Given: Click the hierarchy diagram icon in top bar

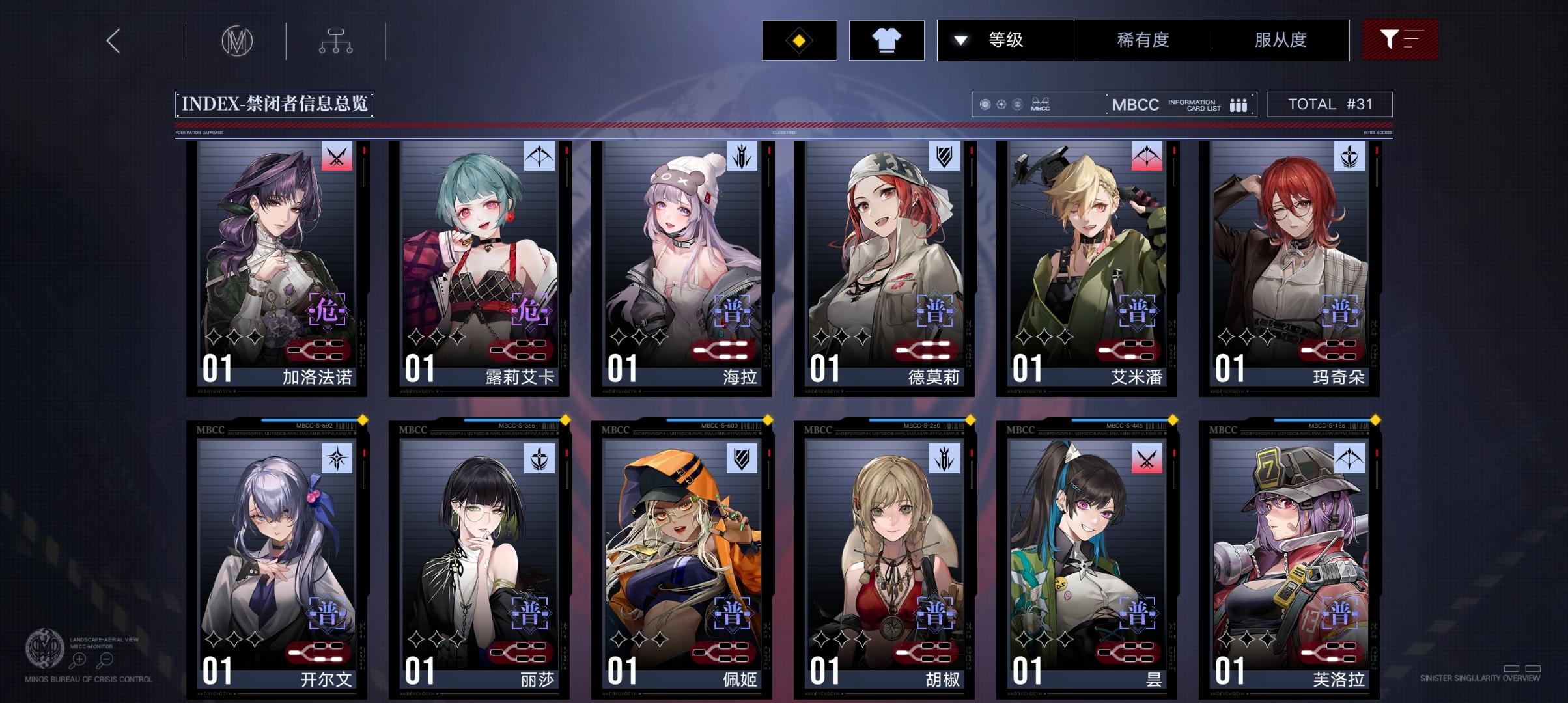Looking at the screenshot, I should pyautogui.click(x=336, y=40).
